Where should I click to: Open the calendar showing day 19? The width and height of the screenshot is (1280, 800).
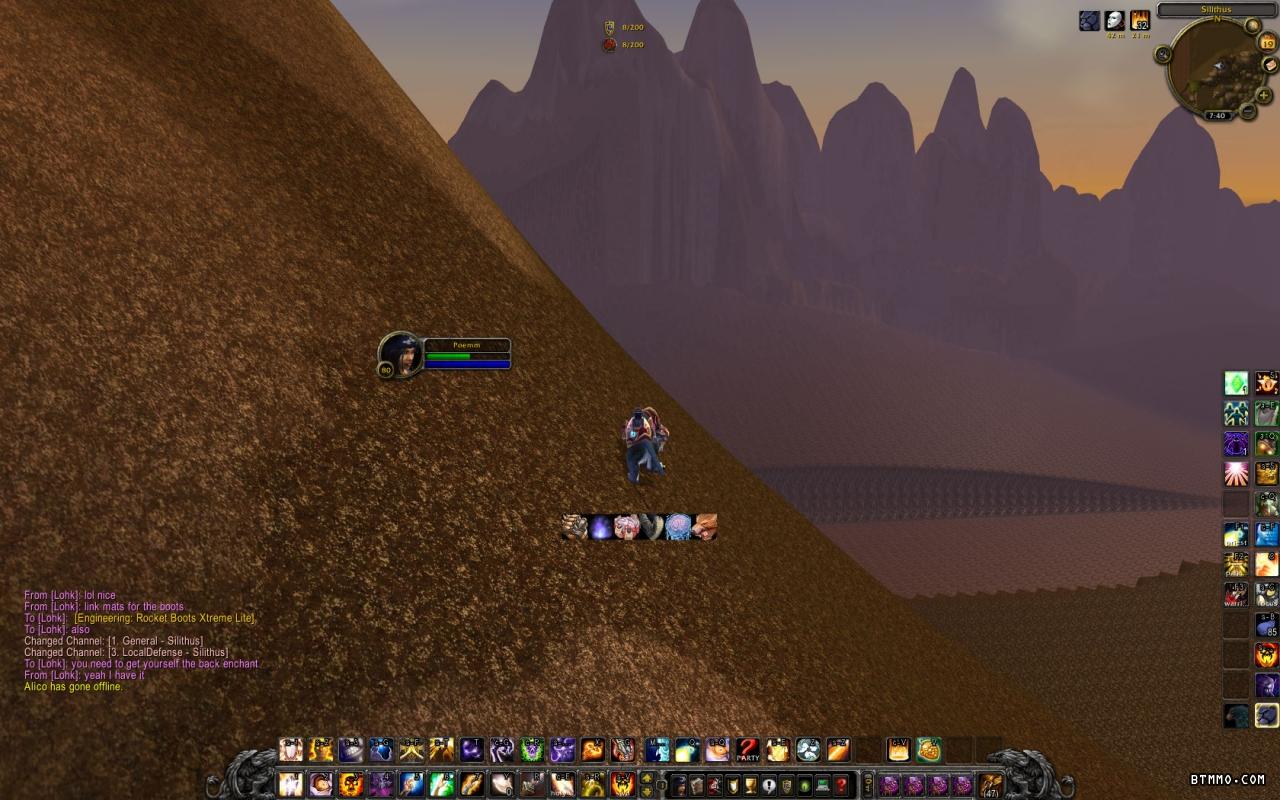(1267, 42)
